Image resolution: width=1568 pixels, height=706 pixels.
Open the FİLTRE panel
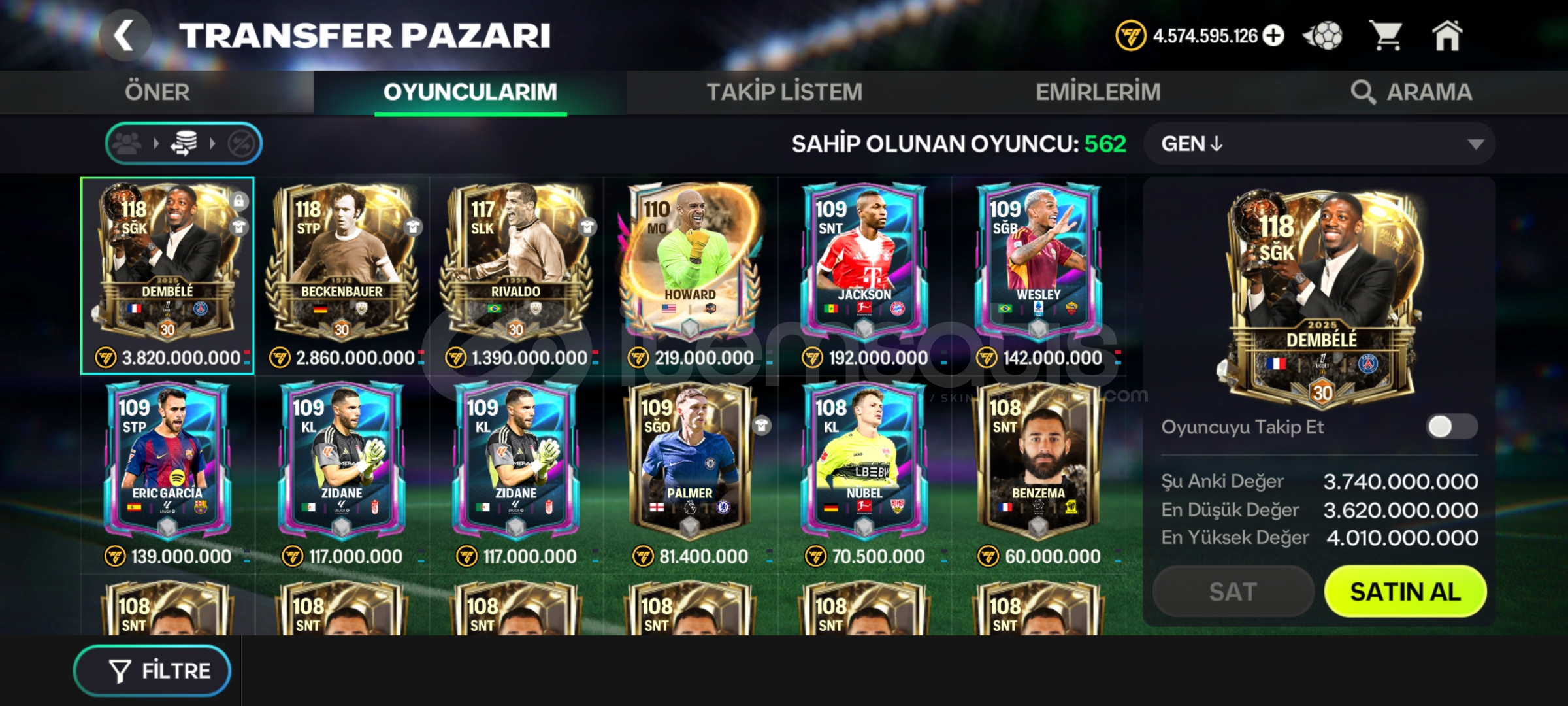tap(152, 670)
